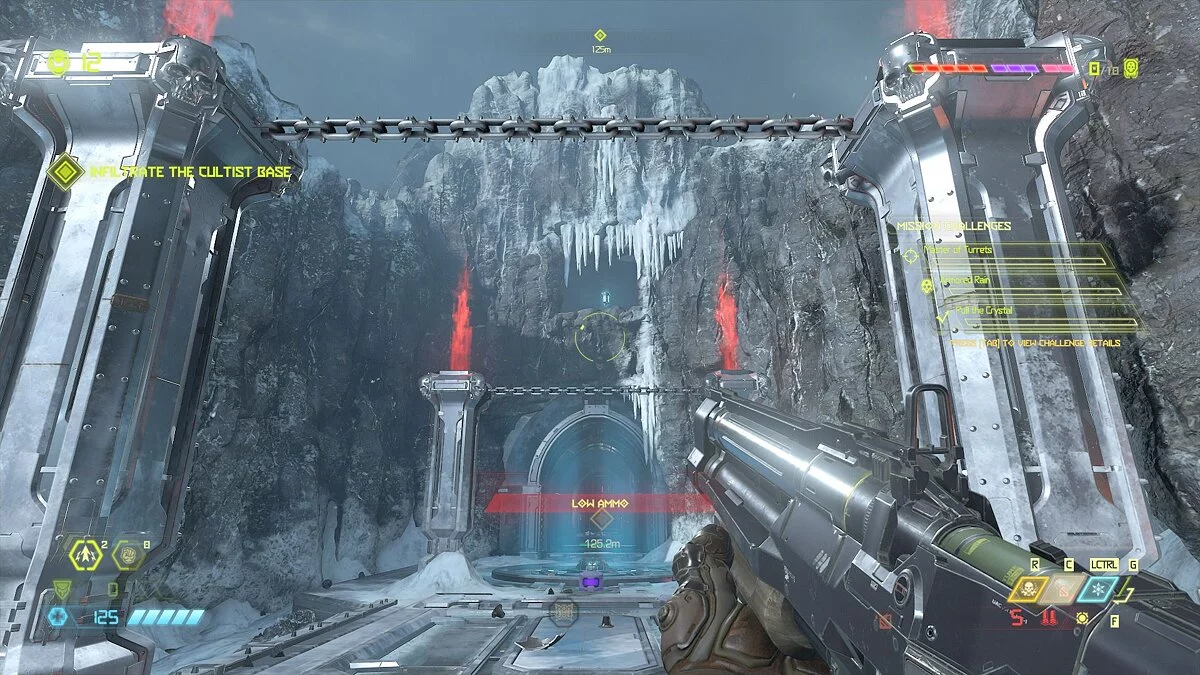
Task: Select the blue health cross icon
Action: point(57,617)
